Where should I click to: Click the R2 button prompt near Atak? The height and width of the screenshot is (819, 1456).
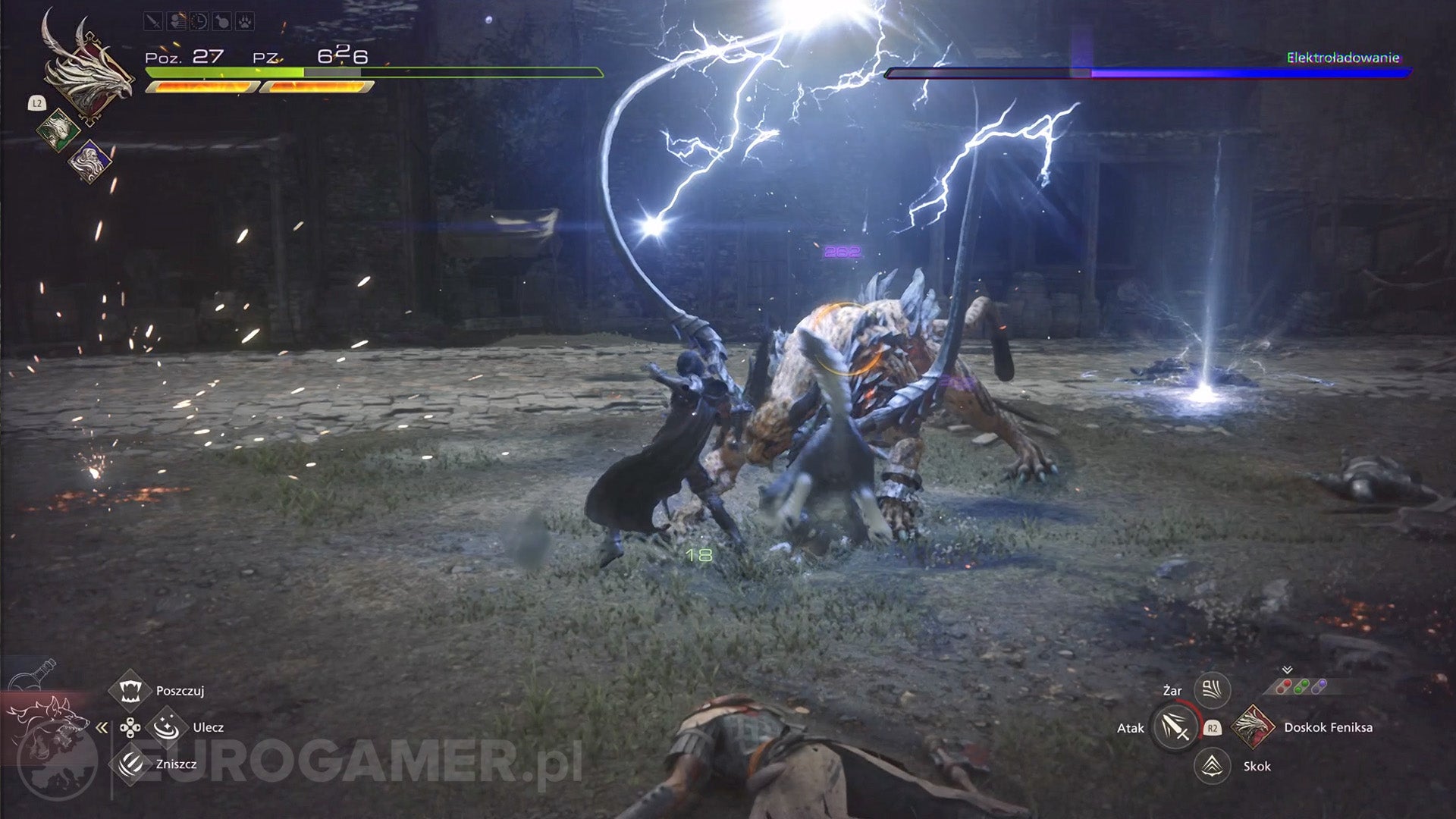(x=1212, y=728)
